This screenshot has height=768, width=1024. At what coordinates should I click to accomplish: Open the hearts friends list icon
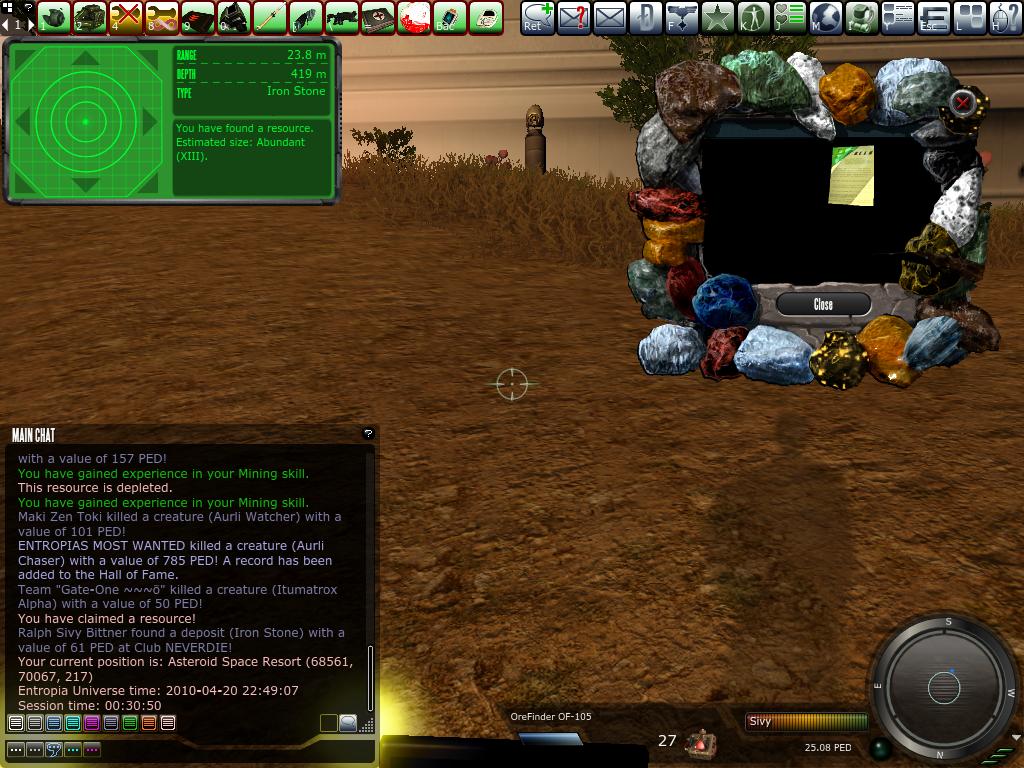[x=790, y=17]
